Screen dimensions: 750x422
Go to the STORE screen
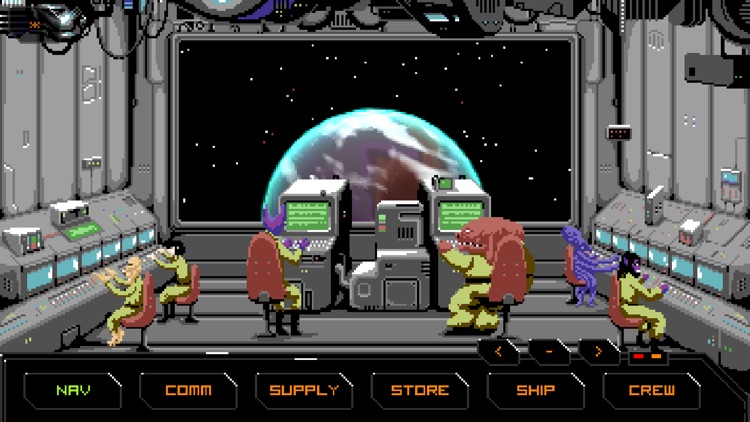coord(420,390)
